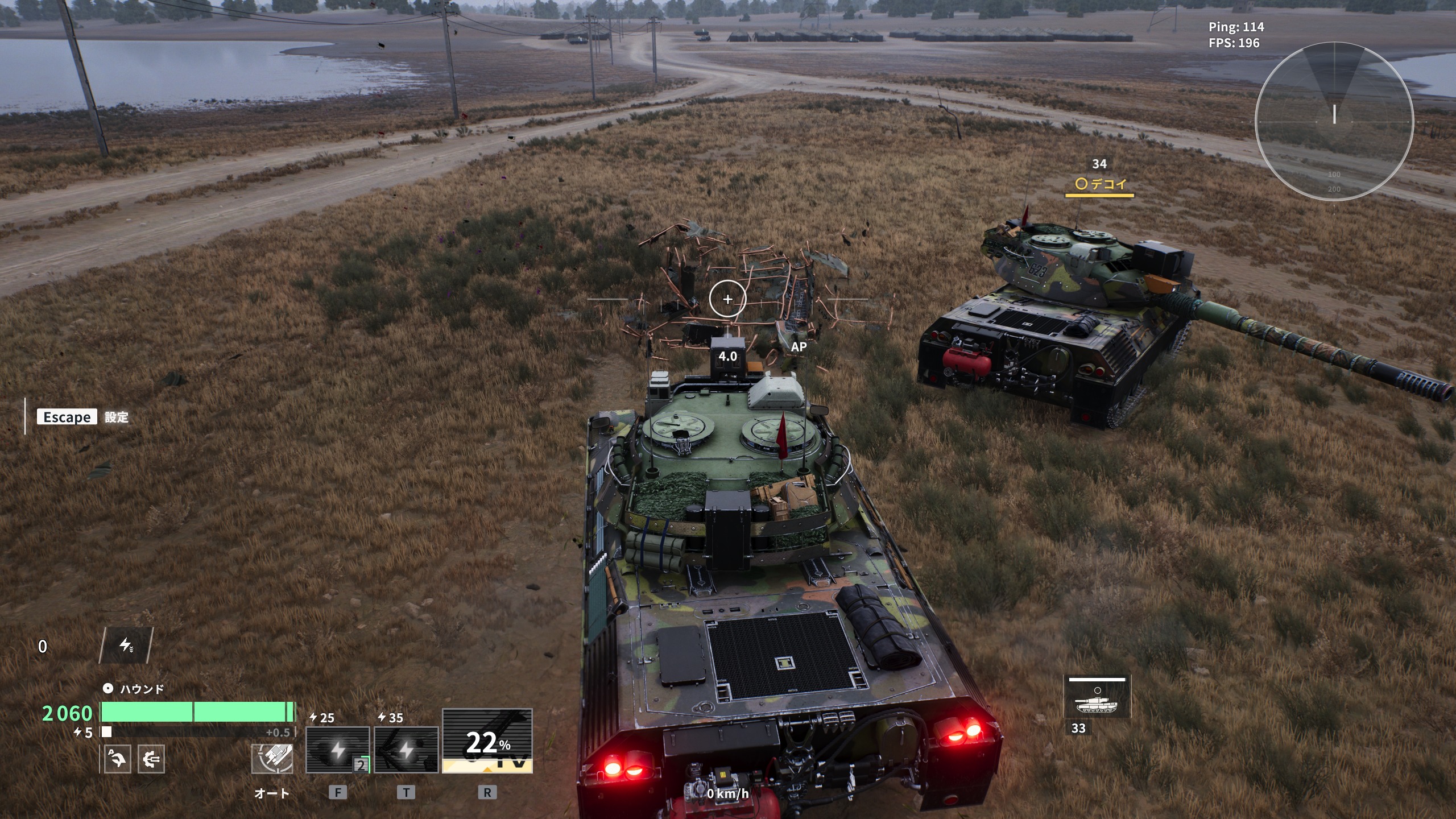Viewport: 1456px width, 819px height.
Task: Activate the 25-energy ability slot
Action: (338, 749)
